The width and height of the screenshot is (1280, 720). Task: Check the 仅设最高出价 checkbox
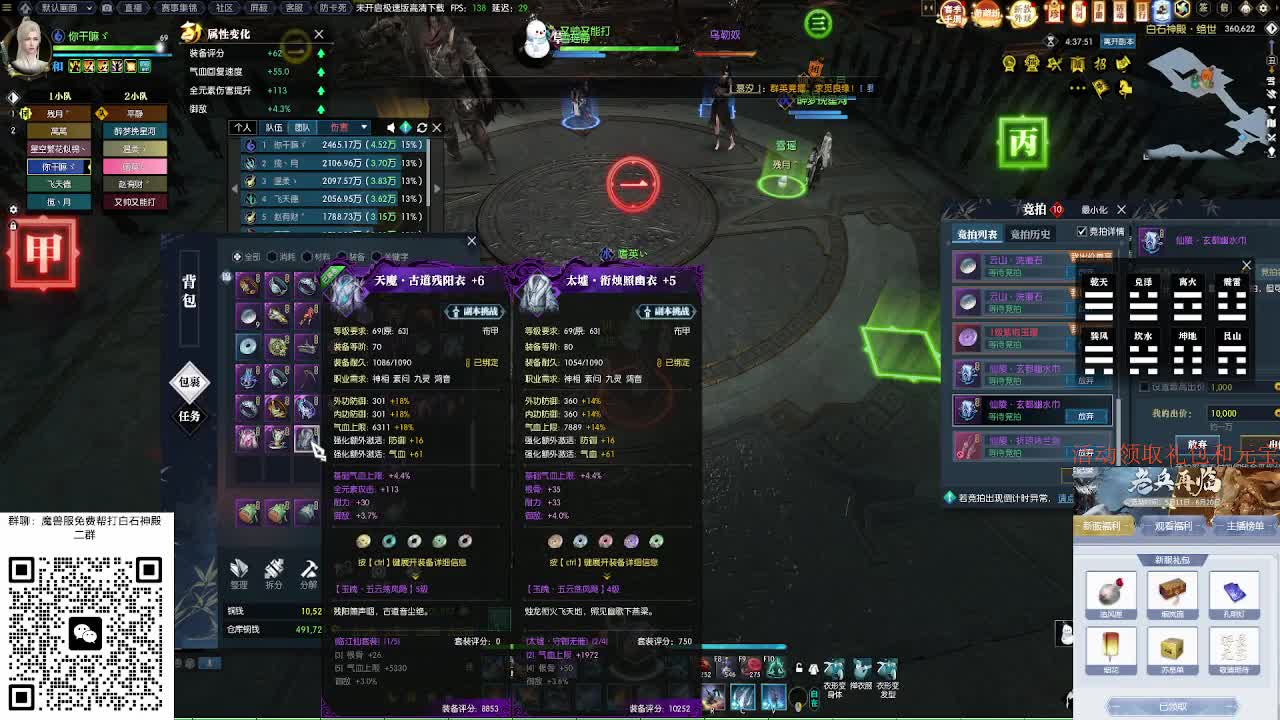[1144, 387]
